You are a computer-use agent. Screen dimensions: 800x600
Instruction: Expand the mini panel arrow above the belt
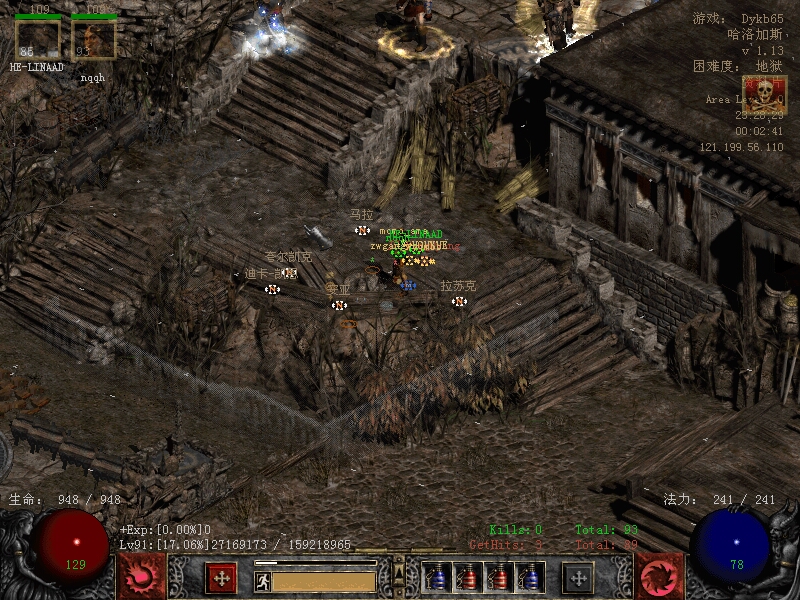tap(399, 568)
